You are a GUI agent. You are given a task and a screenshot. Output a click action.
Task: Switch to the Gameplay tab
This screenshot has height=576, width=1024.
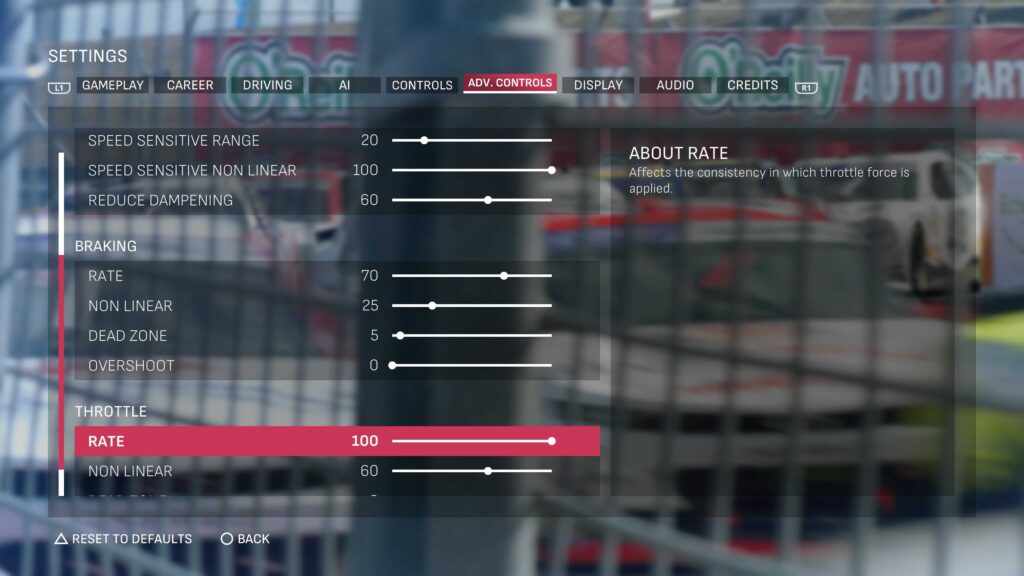(113, 86)
